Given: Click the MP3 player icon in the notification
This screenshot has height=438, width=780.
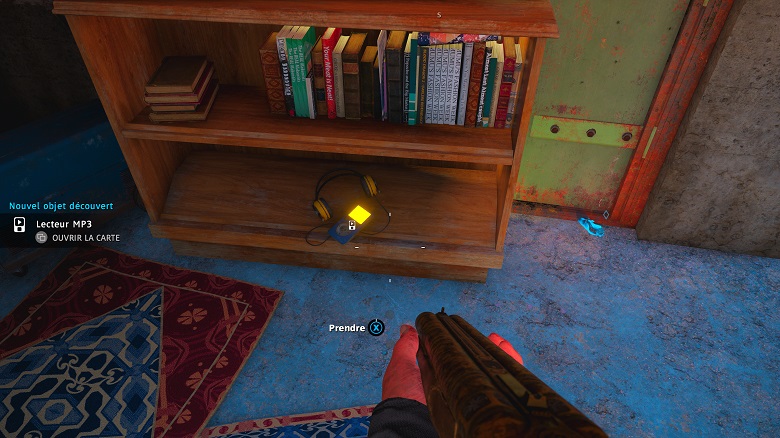Looking at the screenshot, I should (x=19, y=224).
